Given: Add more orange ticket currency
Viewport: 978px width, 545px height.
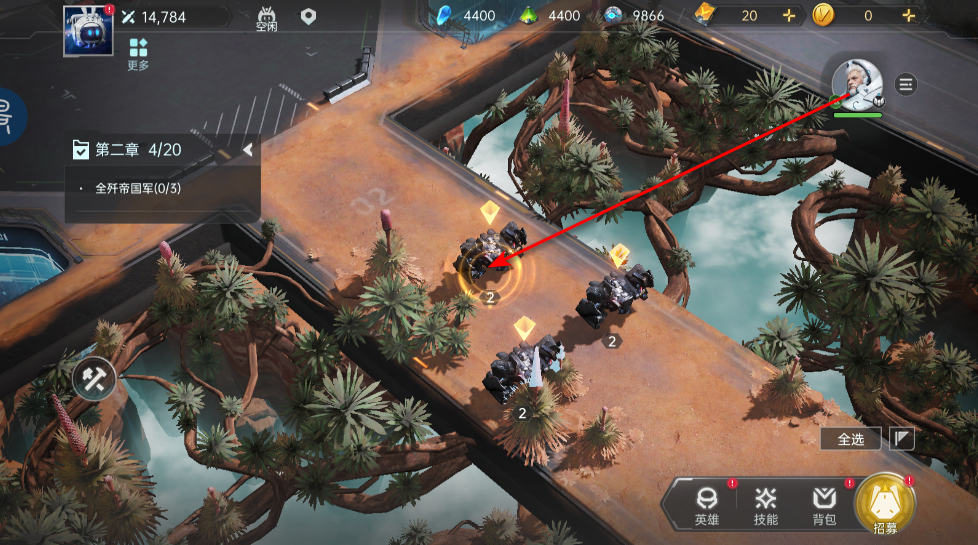Looking at the screenshot, I should [788, 16].
